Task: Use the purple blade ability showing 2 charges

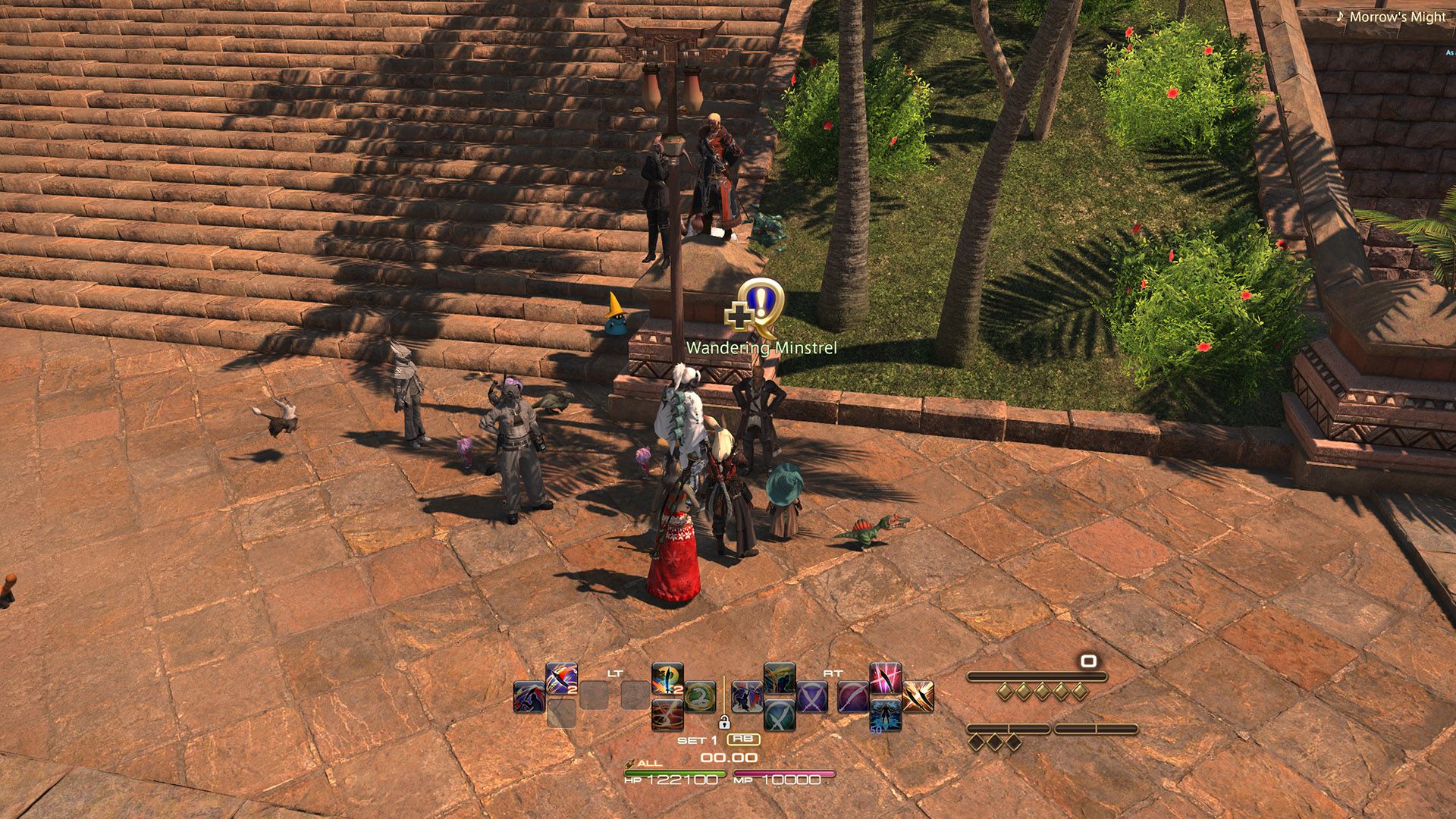Action: tap(561, 679)
